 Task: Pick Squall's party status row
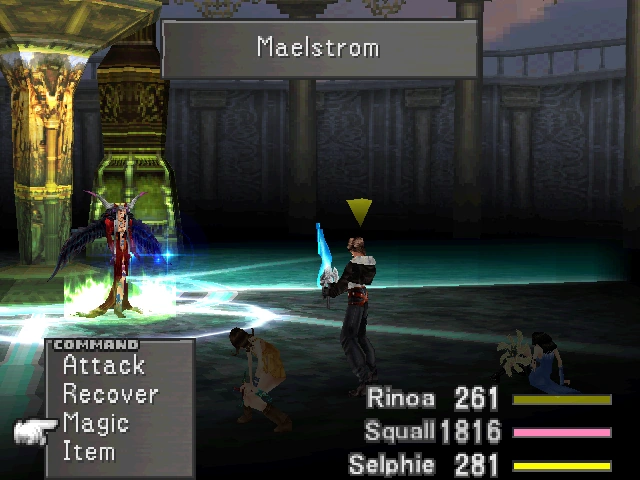pyautogui.click(x=402, y=432)
